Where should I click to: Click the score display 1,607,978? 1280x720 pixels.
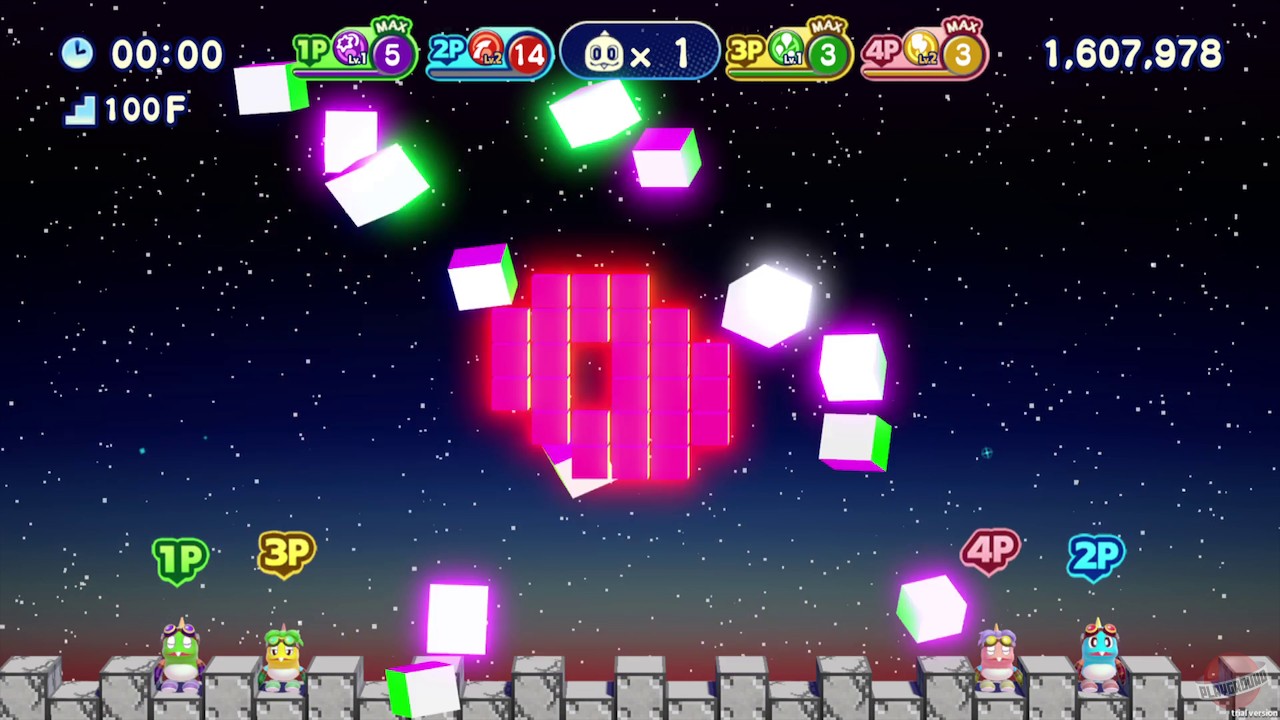point(1131,54)
